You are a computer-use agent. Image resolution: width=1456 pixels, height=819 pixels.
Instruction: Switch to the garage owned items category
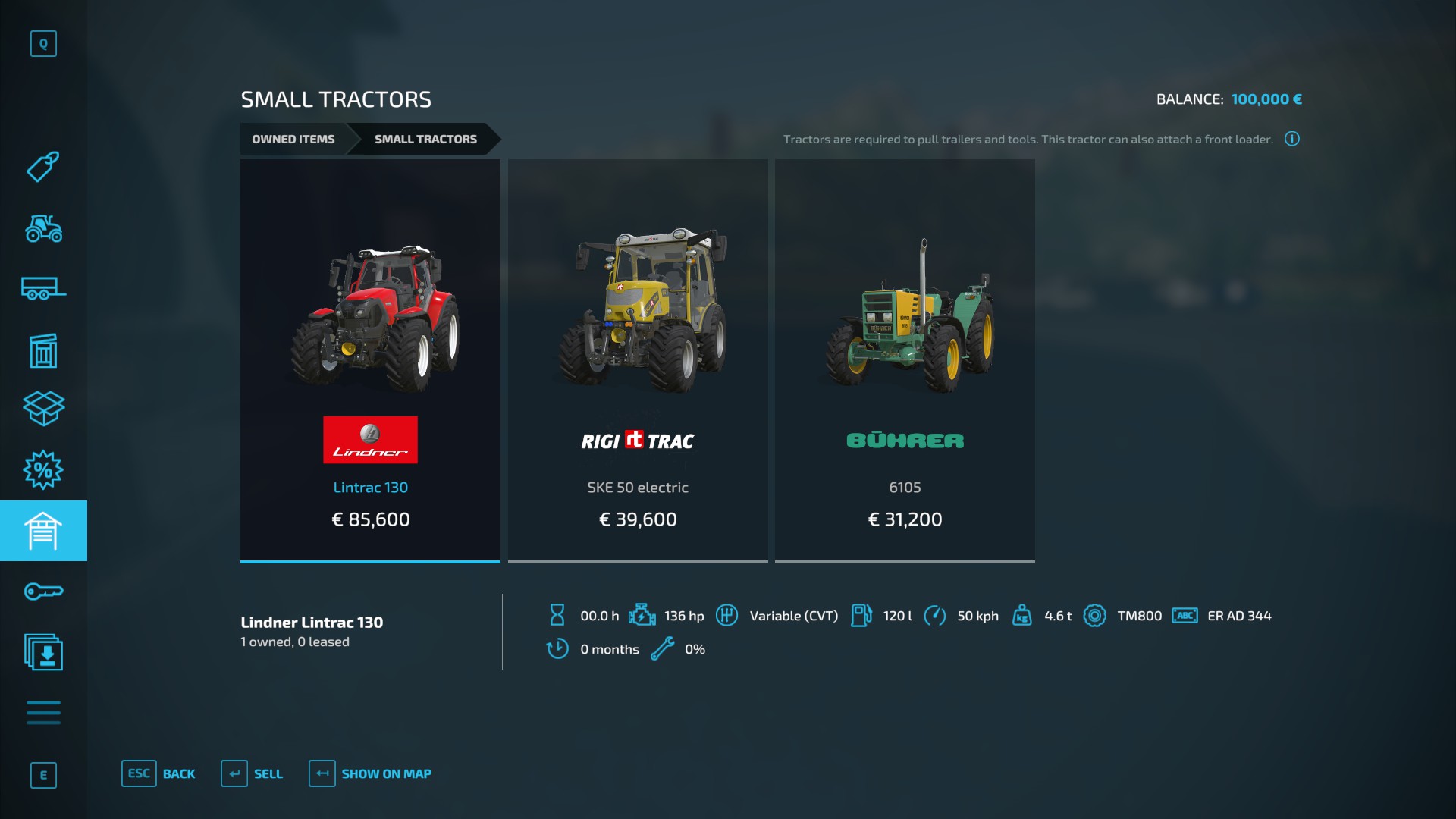[x=43, y=531]
